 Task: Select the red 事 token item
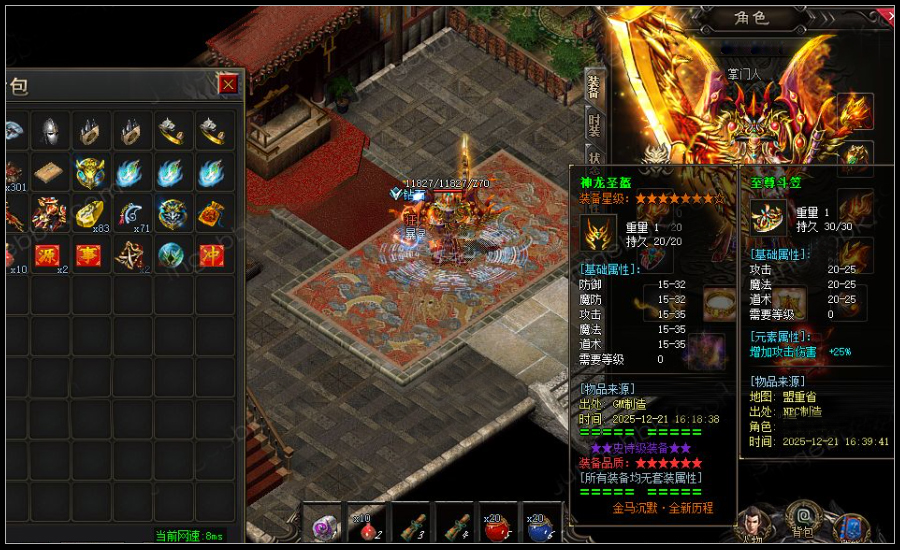point(91,256)
